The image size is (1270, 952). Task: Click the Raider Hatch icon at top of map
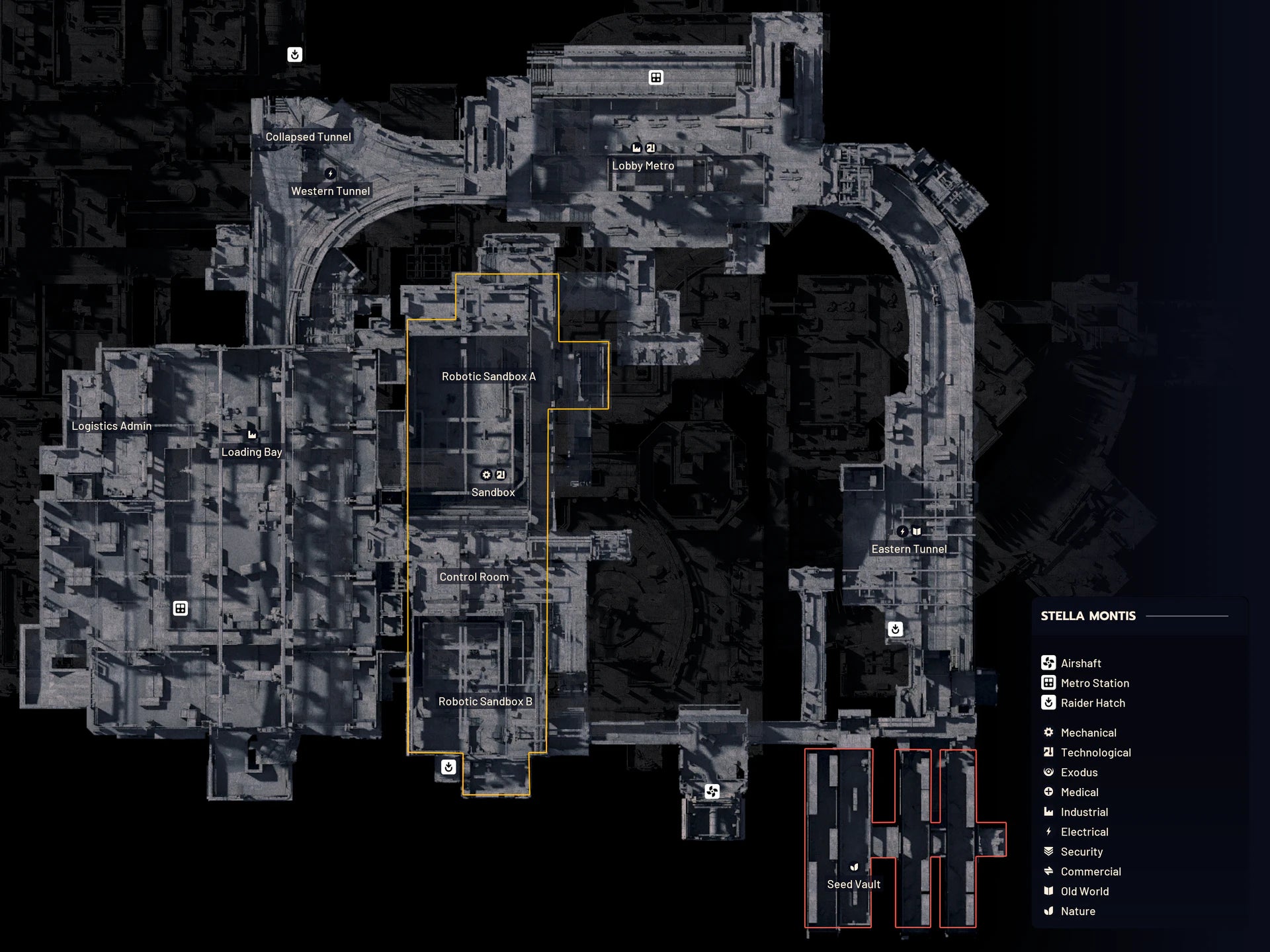[x=293, y=55]
